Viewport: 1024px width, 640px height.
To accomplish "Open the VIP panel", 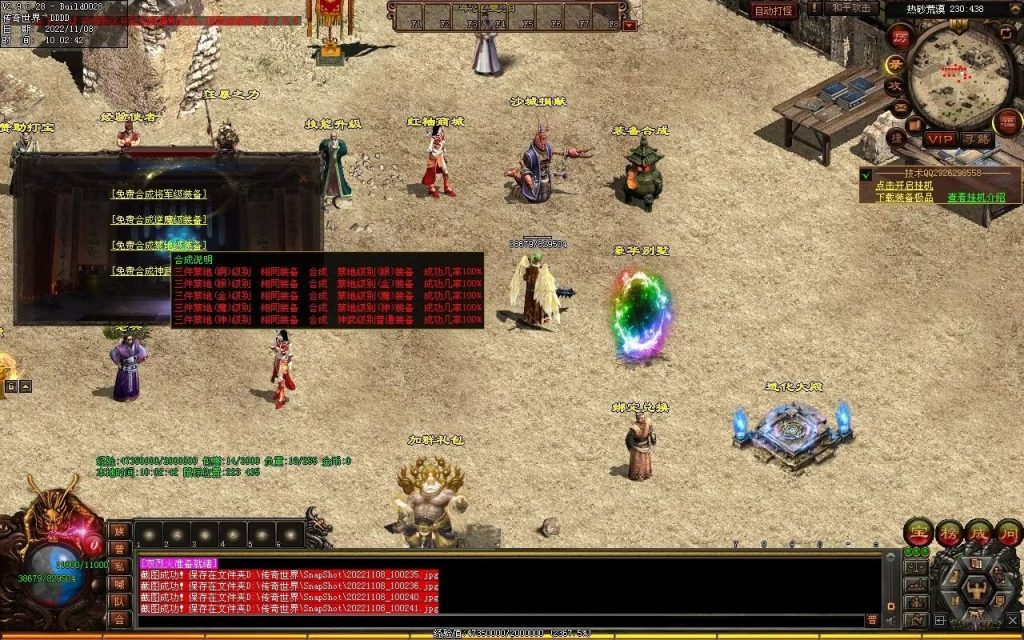I will (x=939, y=138).
